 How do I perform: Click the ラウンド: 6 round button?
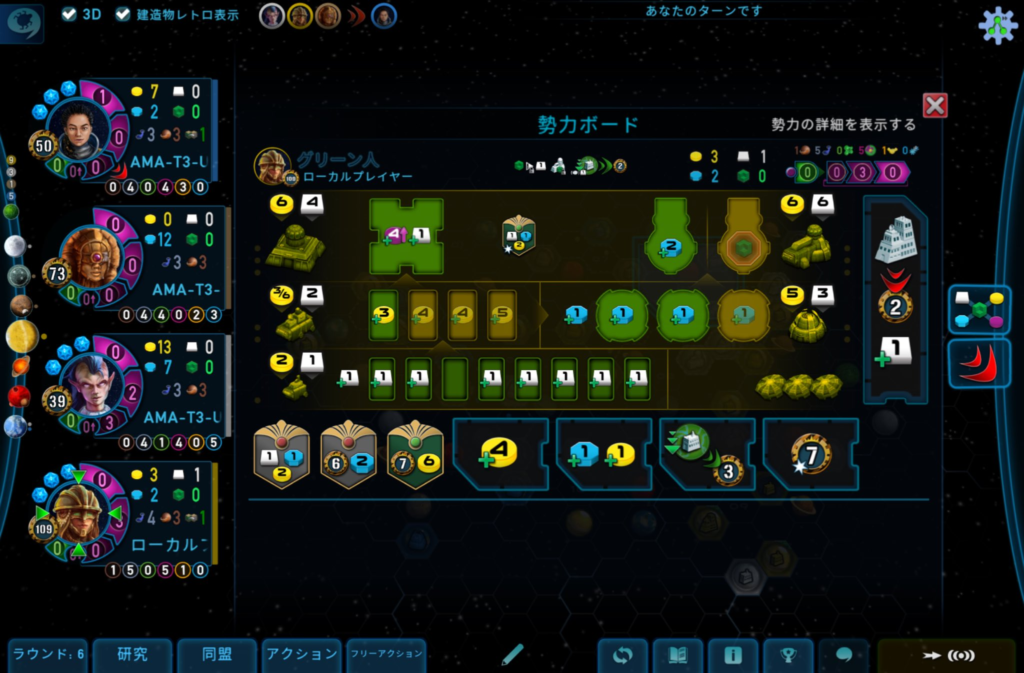[48, 655]
